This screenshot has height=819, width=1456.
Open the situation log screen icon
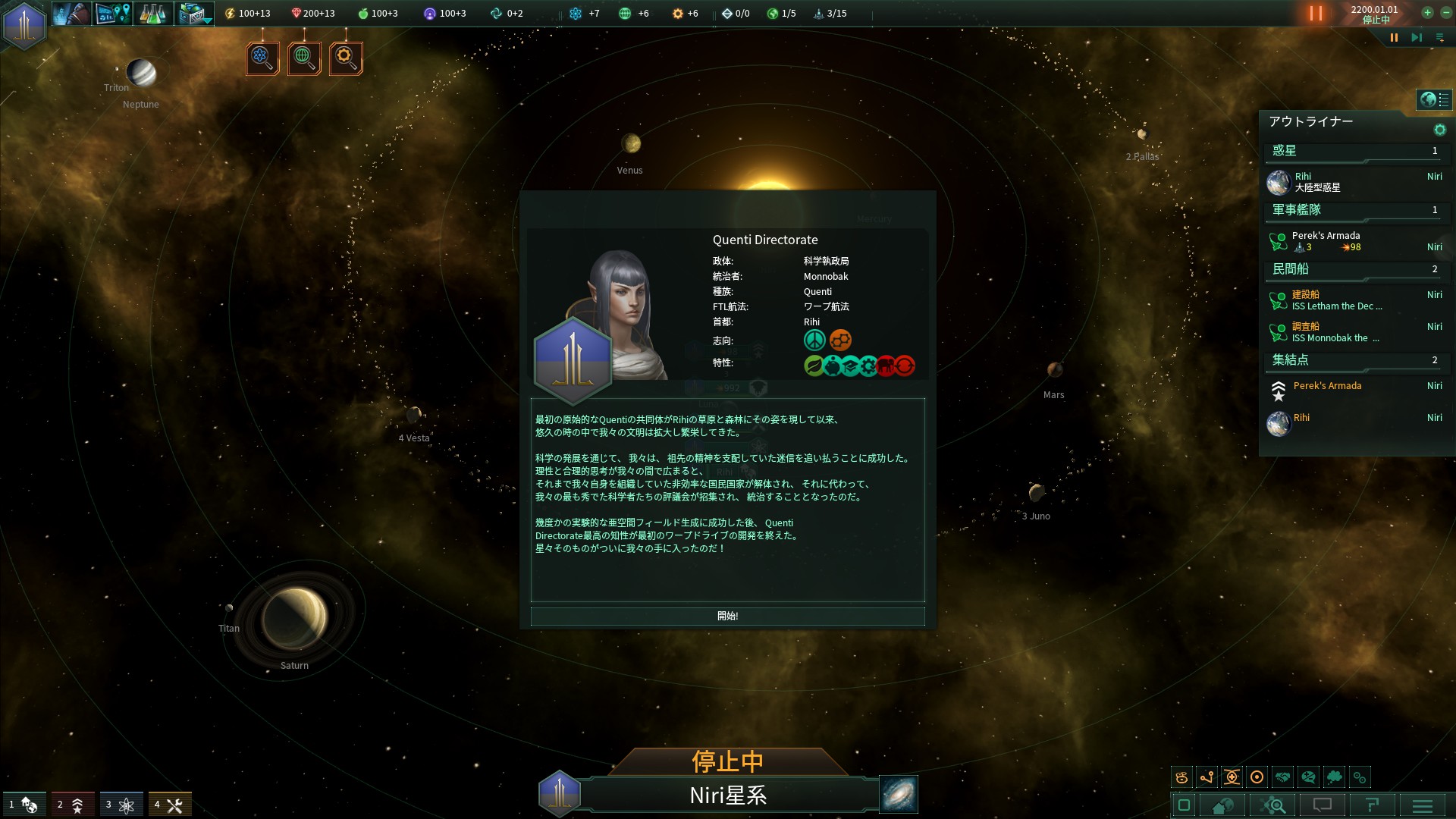[112, 13]
